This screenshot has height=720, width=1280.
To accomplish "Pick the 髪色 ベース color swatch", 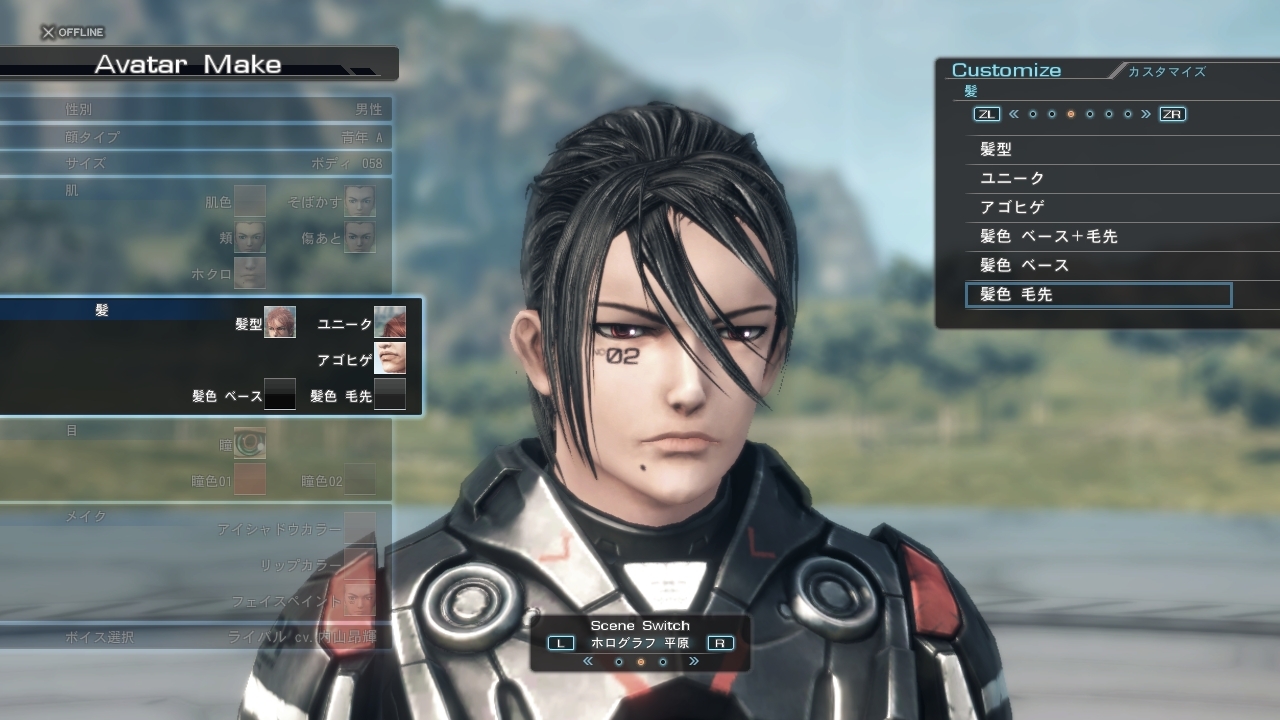I will 280,394.
